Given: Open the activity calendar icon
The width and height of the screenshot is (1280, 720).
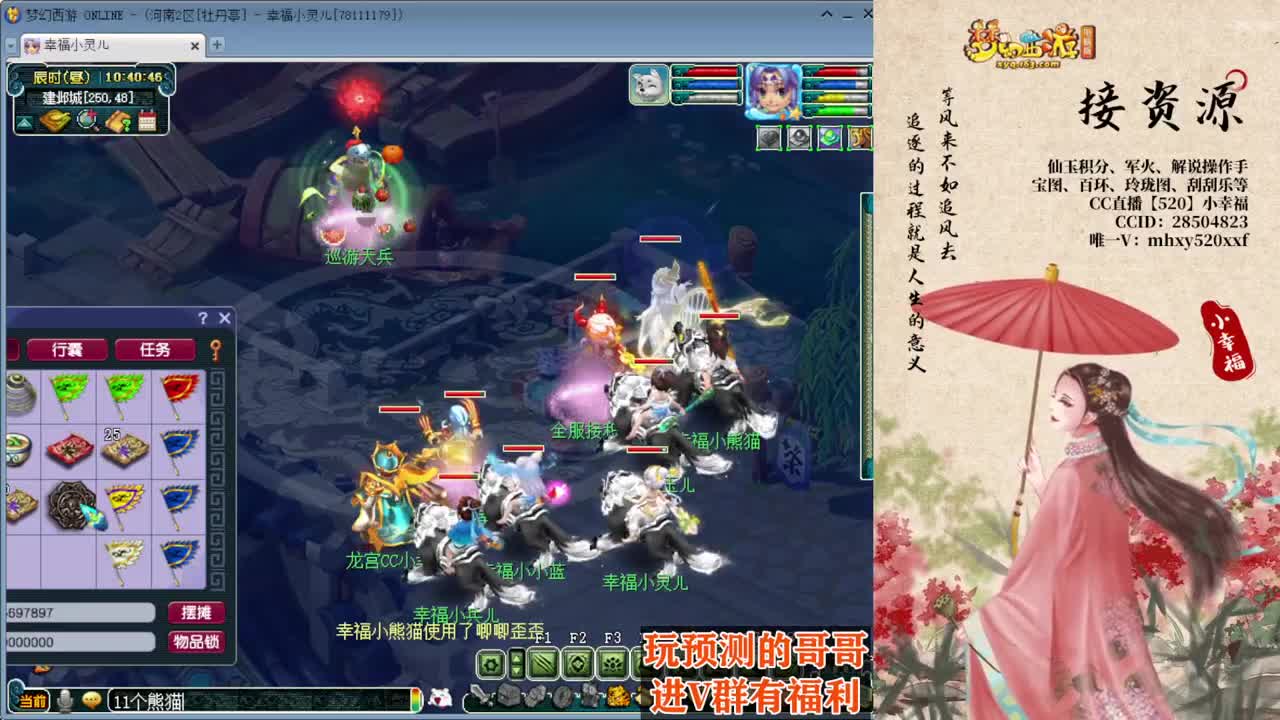Looking at the screenshot, I should (148, 120).
